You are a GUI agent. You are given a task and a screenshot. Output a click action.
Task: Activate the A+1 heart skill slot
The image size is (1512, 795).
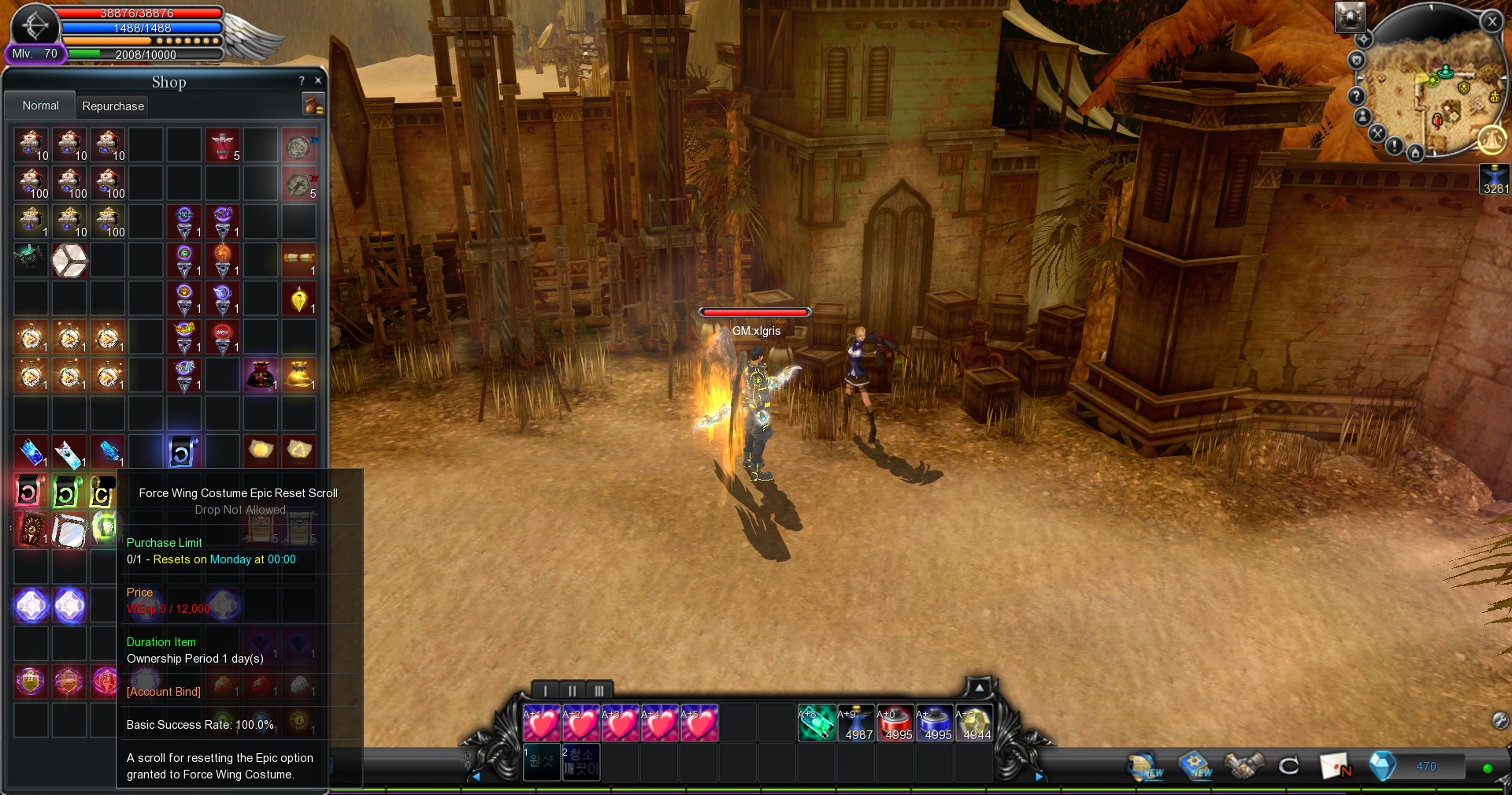pyautogui.click(x=542, y=723)
